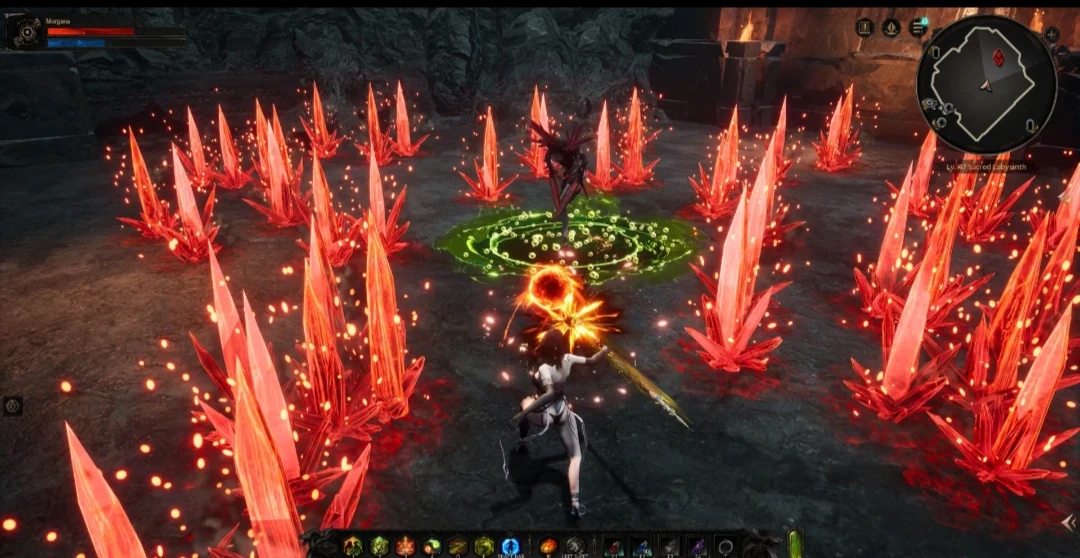1080x558 pixels.
Task: Open the quest list menu icon
Action: point(917,28)
